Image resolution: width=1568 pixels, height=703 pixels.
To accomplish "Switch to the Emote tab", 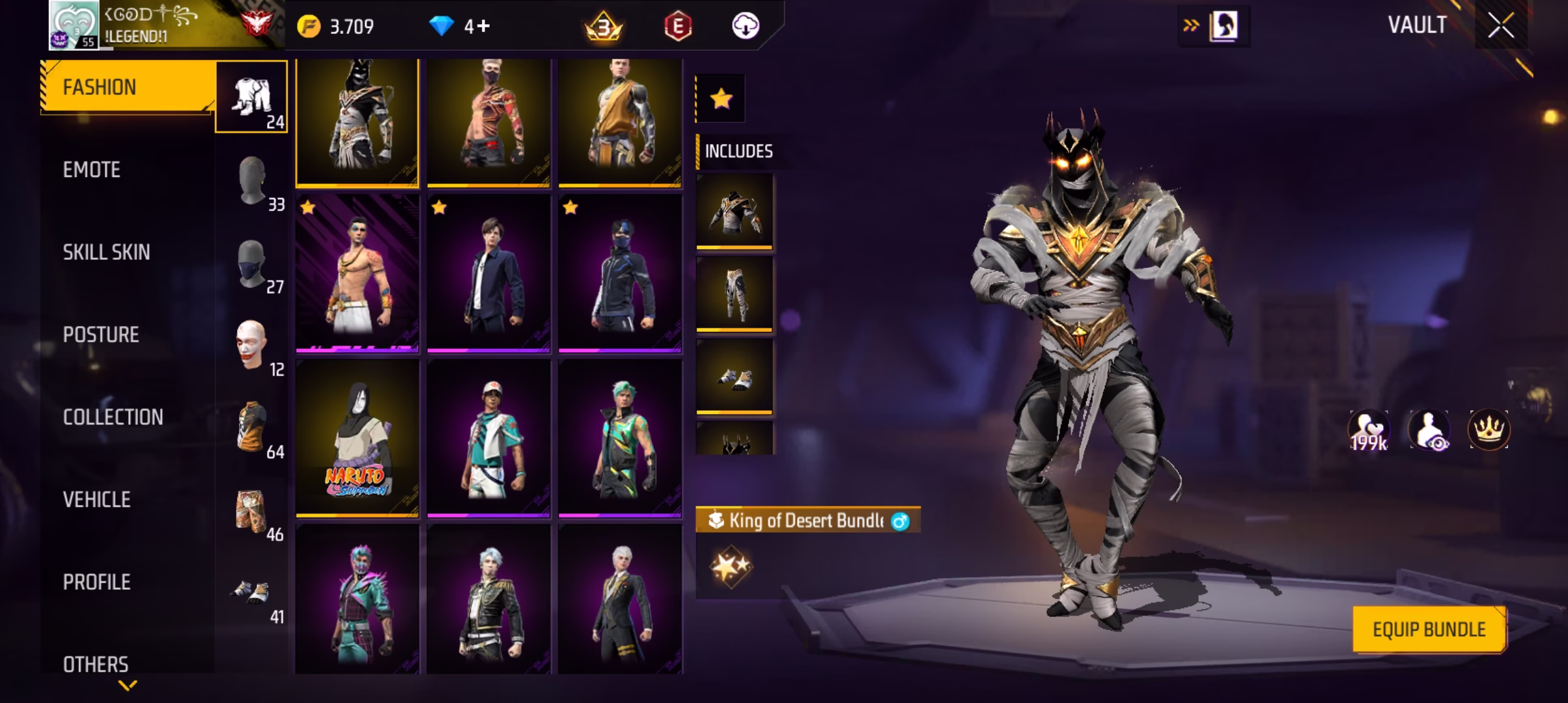I will (x=92, y=170).
